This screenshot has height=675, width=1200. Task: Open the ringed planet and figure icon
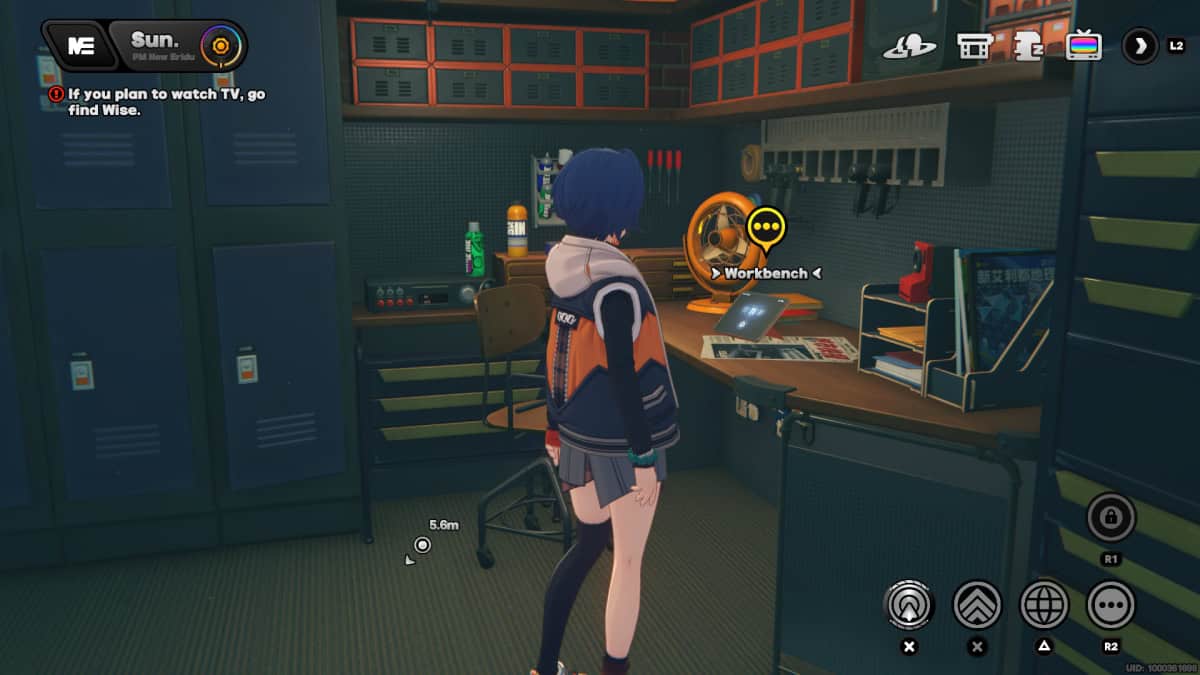pyautogui.click(x=909, y=46)
